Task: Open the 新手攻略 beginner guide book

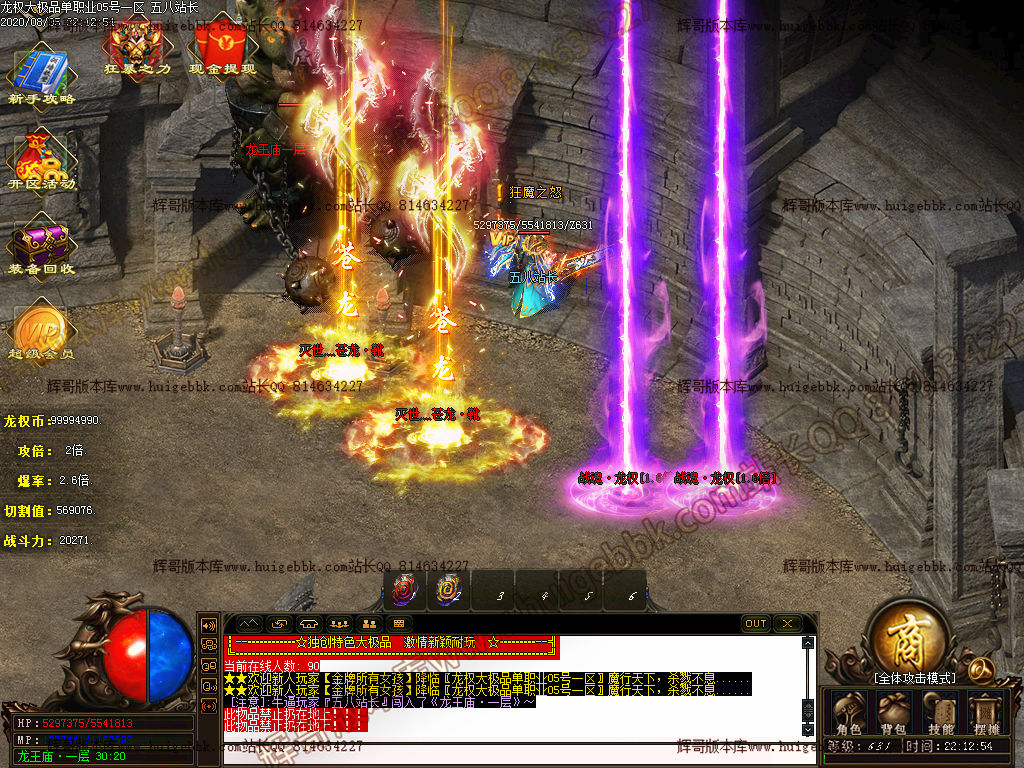Action: 41,70
